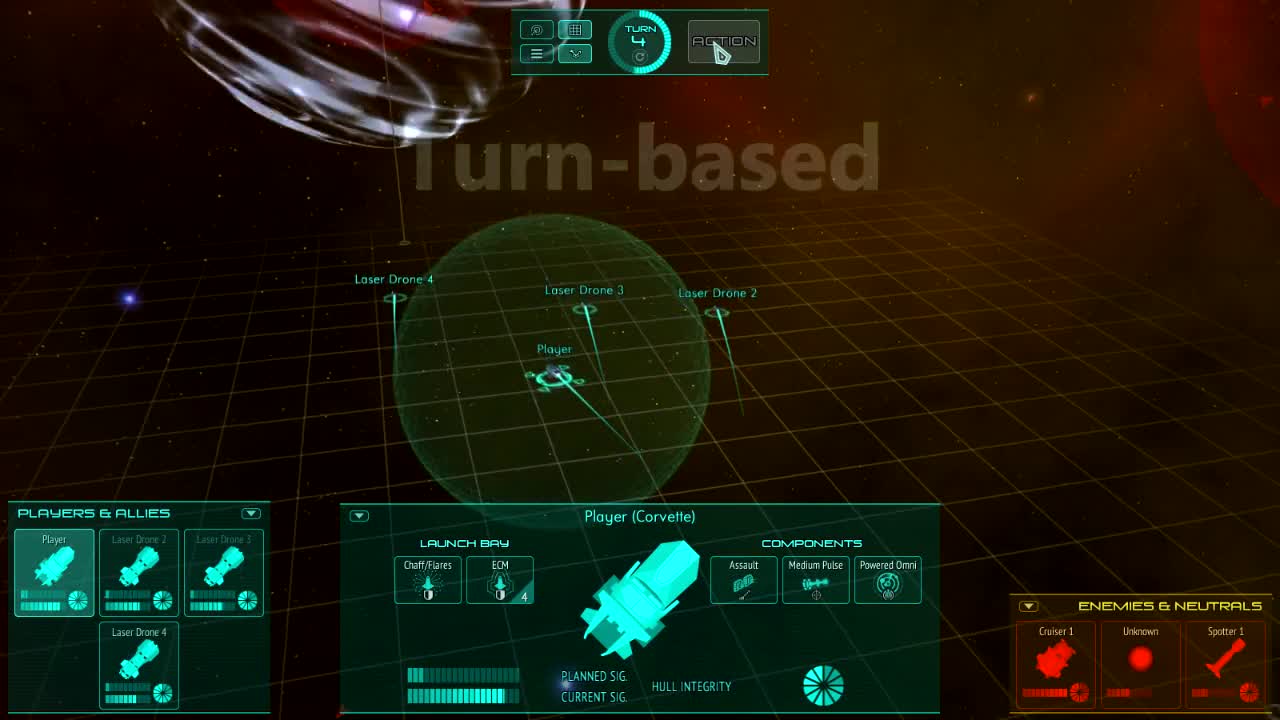1280x720 pixels.
Task: Click the hull integrity wheel indicator
Action: [x=824, y=686]
